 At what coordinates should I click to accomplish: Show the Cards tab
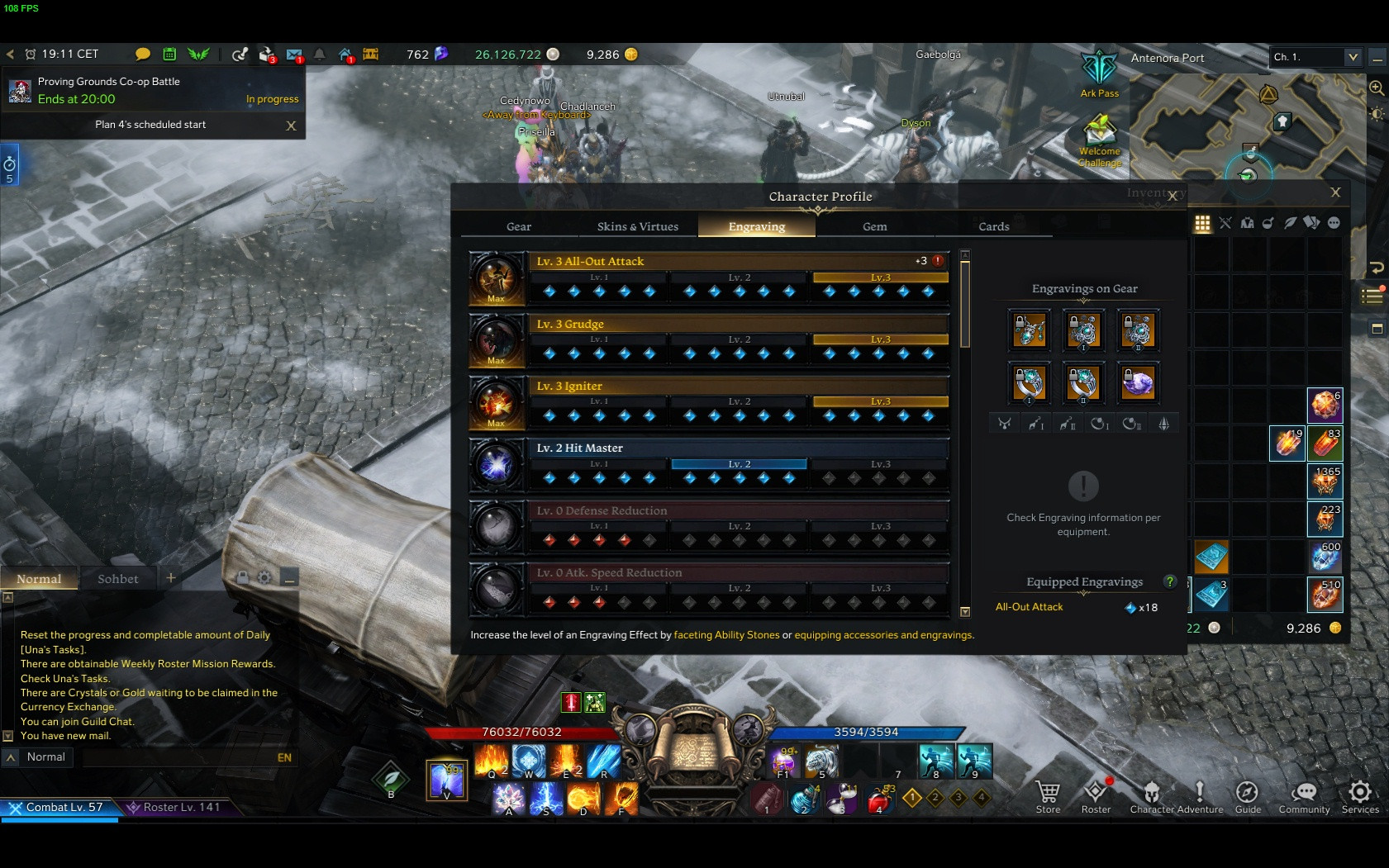[993, 226]
